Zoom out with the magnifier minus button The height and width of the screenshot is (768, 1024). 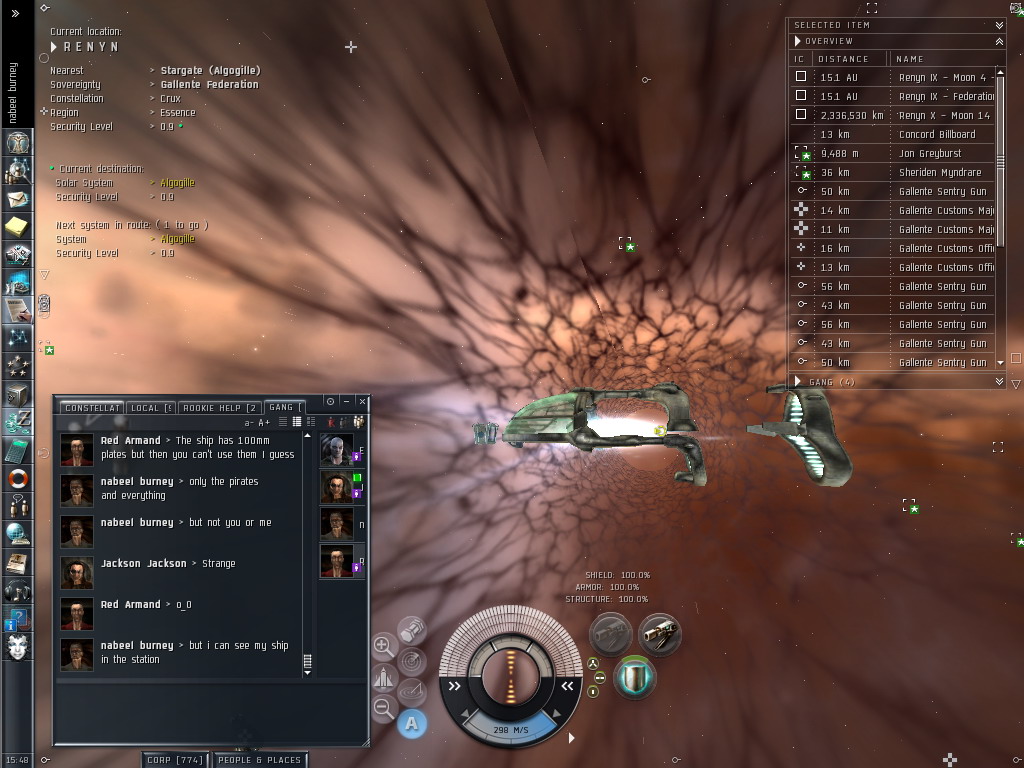[384, 708]
